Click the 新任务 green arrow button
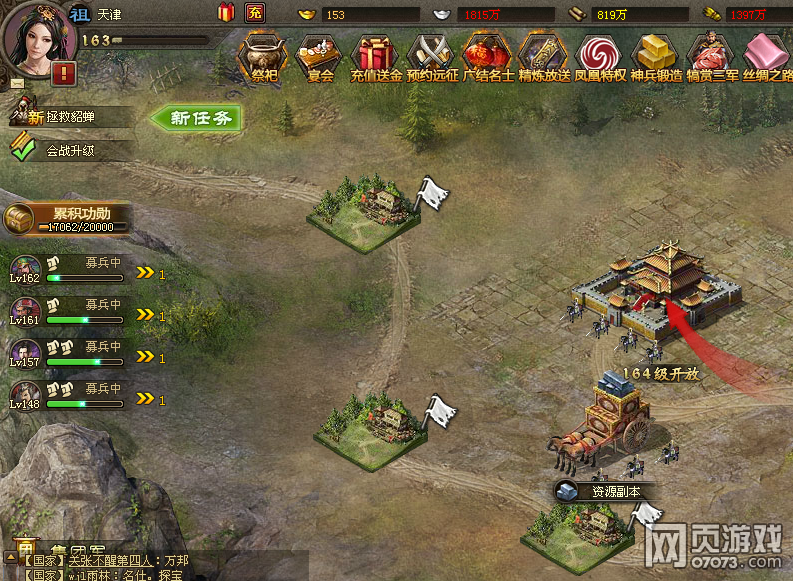793x581 pixels. (198, 118)
